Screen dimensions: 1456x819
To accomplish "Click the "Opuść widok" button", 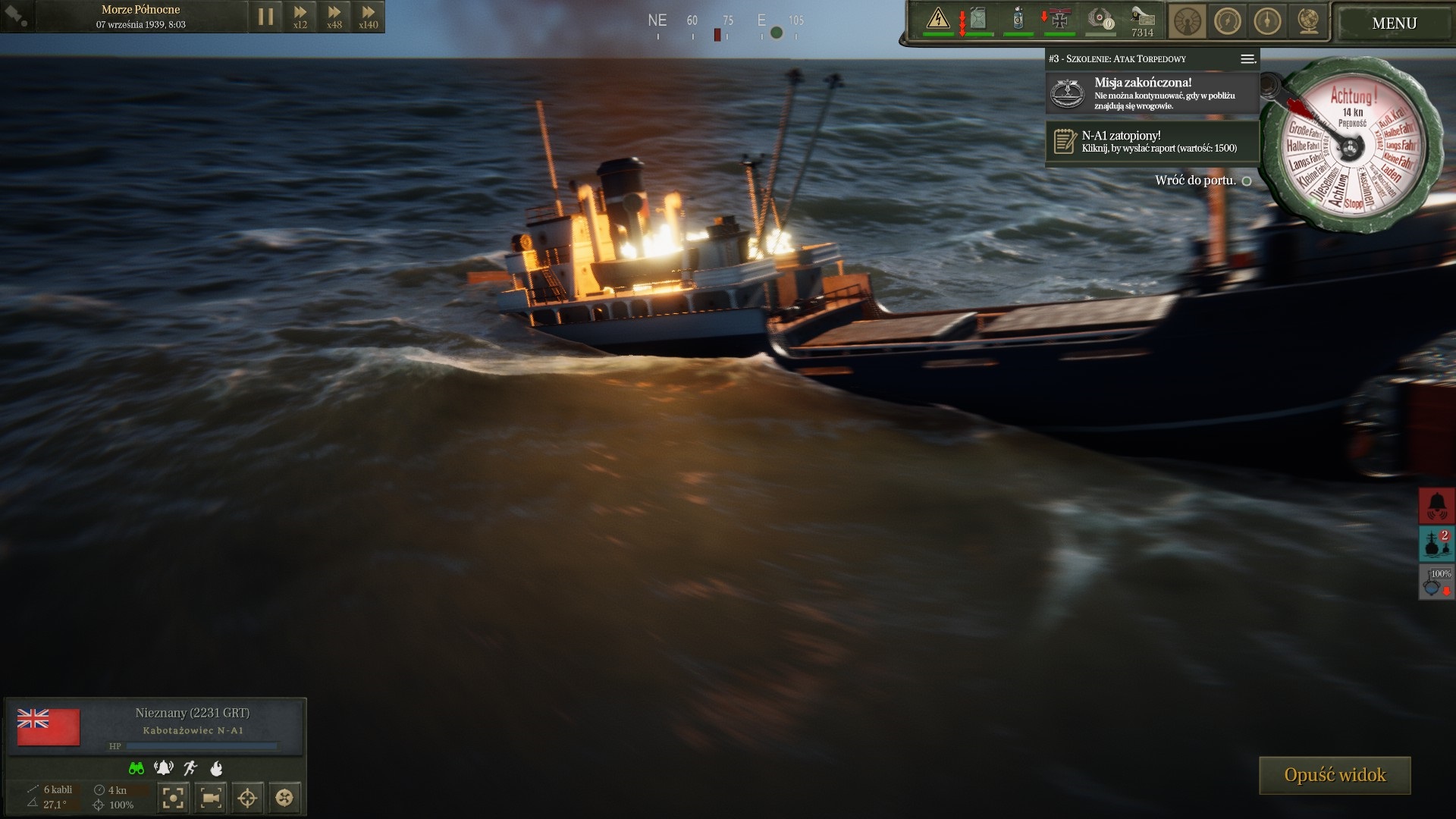I will click(x=1335, y=775).
